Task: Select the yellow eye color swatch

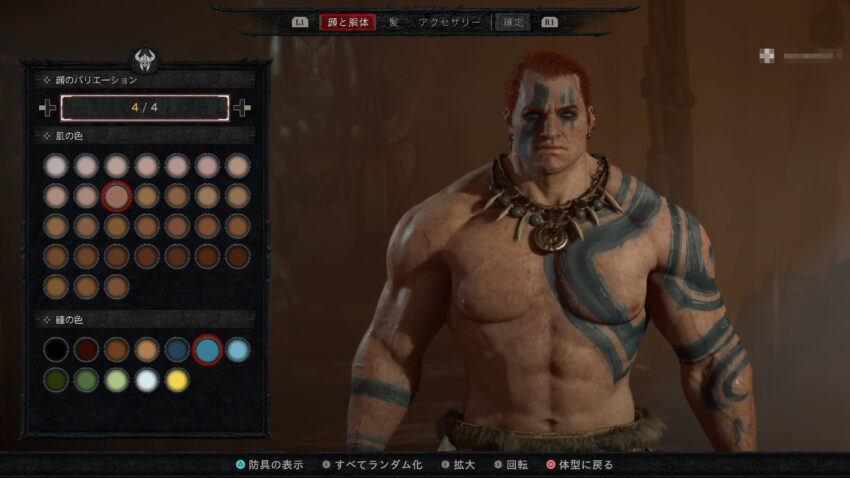Action: (177, 380)
